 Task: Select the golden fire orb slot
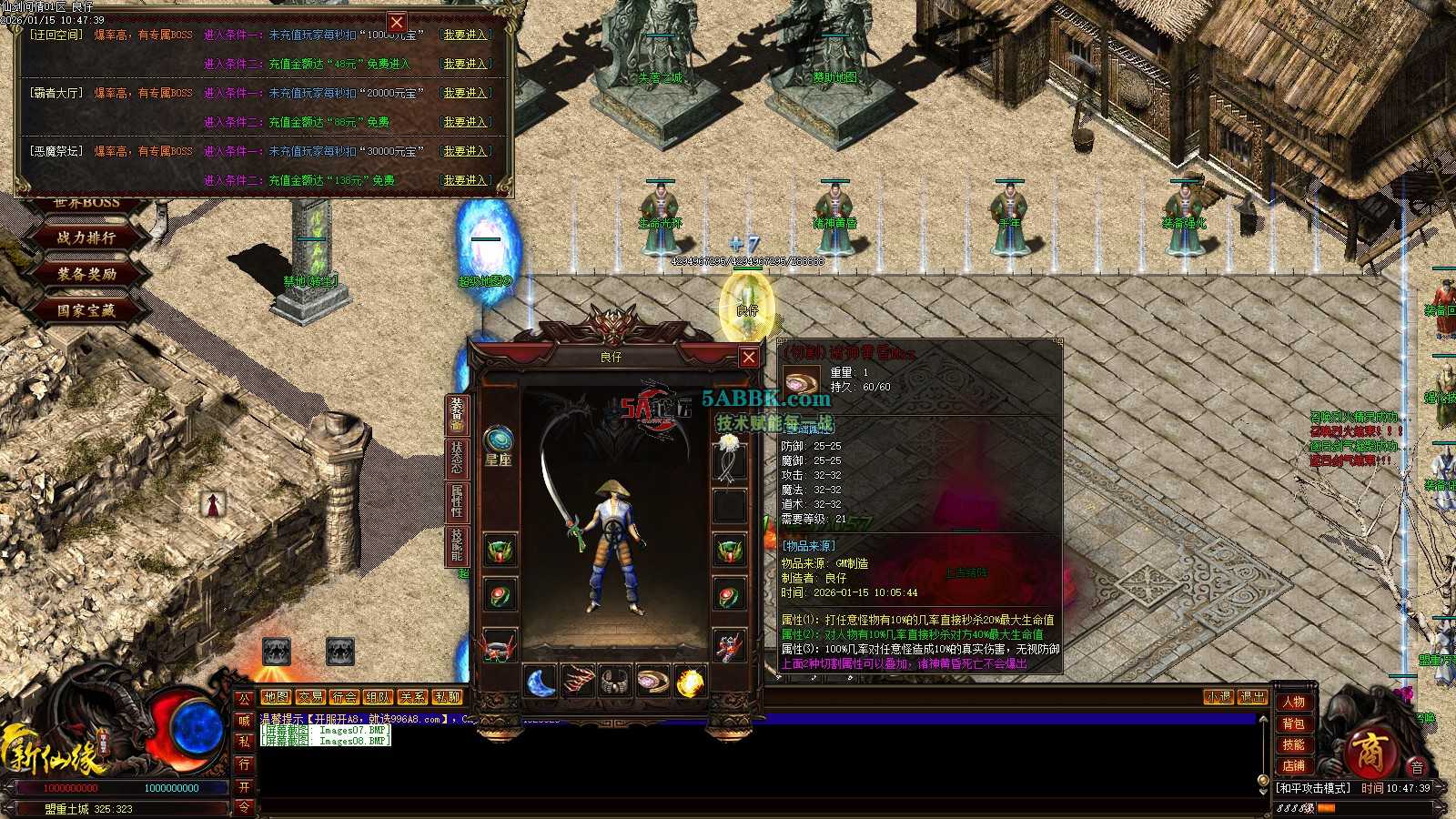[x=690, y=682]
